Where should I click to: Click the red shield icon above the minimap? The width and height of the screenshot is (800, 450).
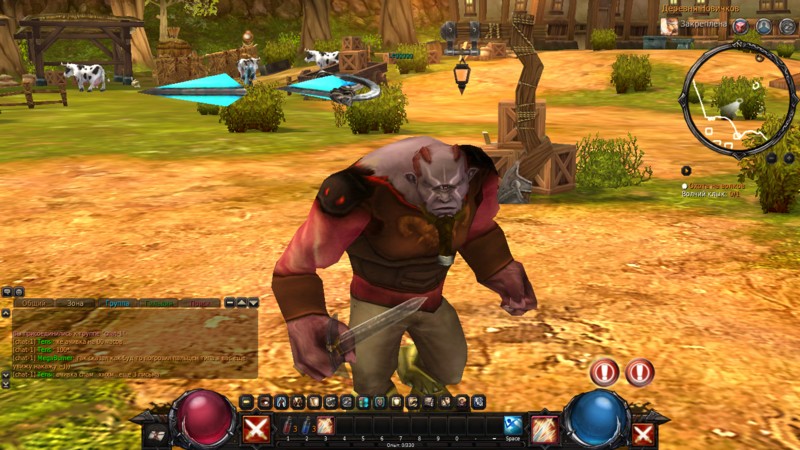point(740,27)
